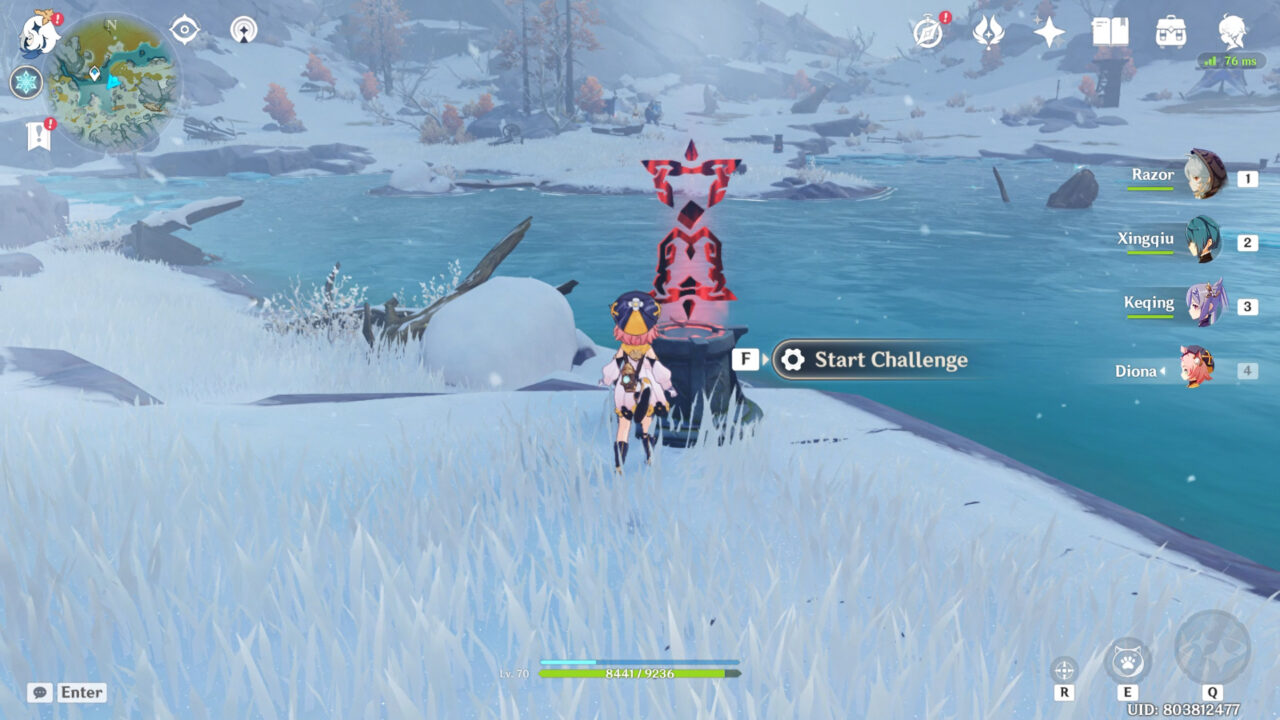Activate the Elemental Burst icon
Screen dimensions: 1280x720
coord(1212,649)
